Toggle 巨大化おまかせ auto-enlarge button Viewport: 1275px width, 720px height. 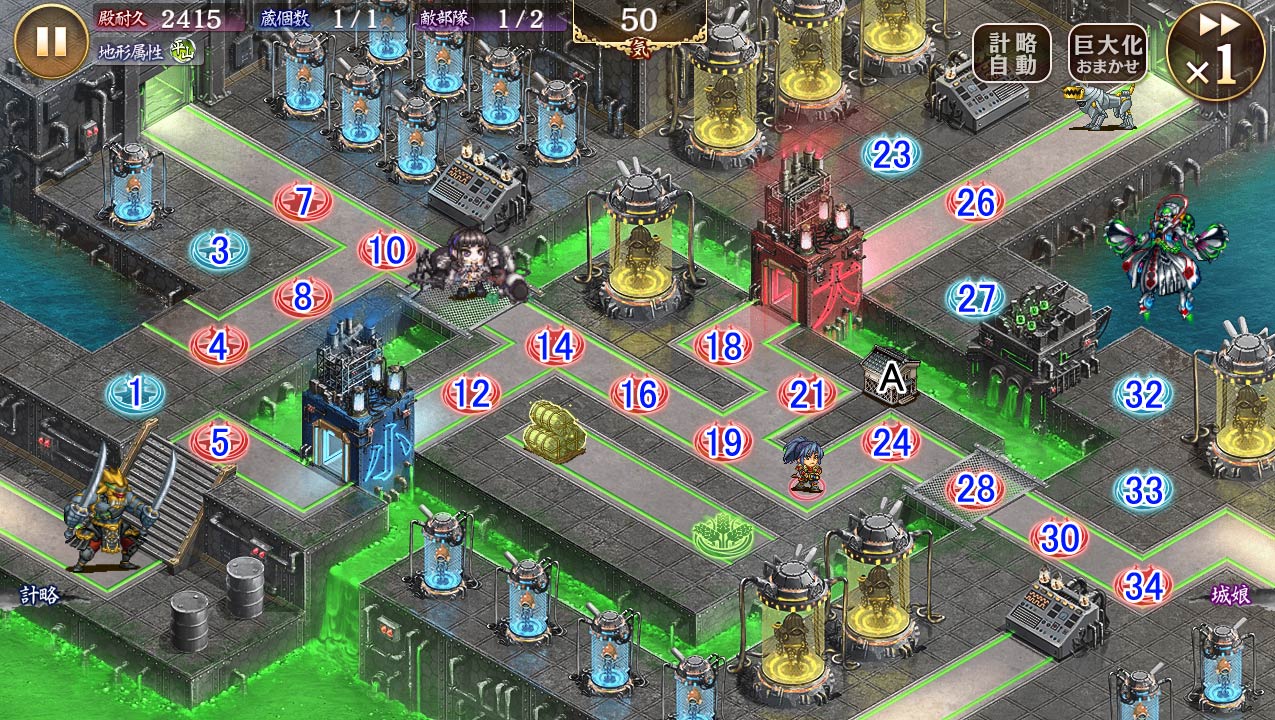pos(1107,54)
